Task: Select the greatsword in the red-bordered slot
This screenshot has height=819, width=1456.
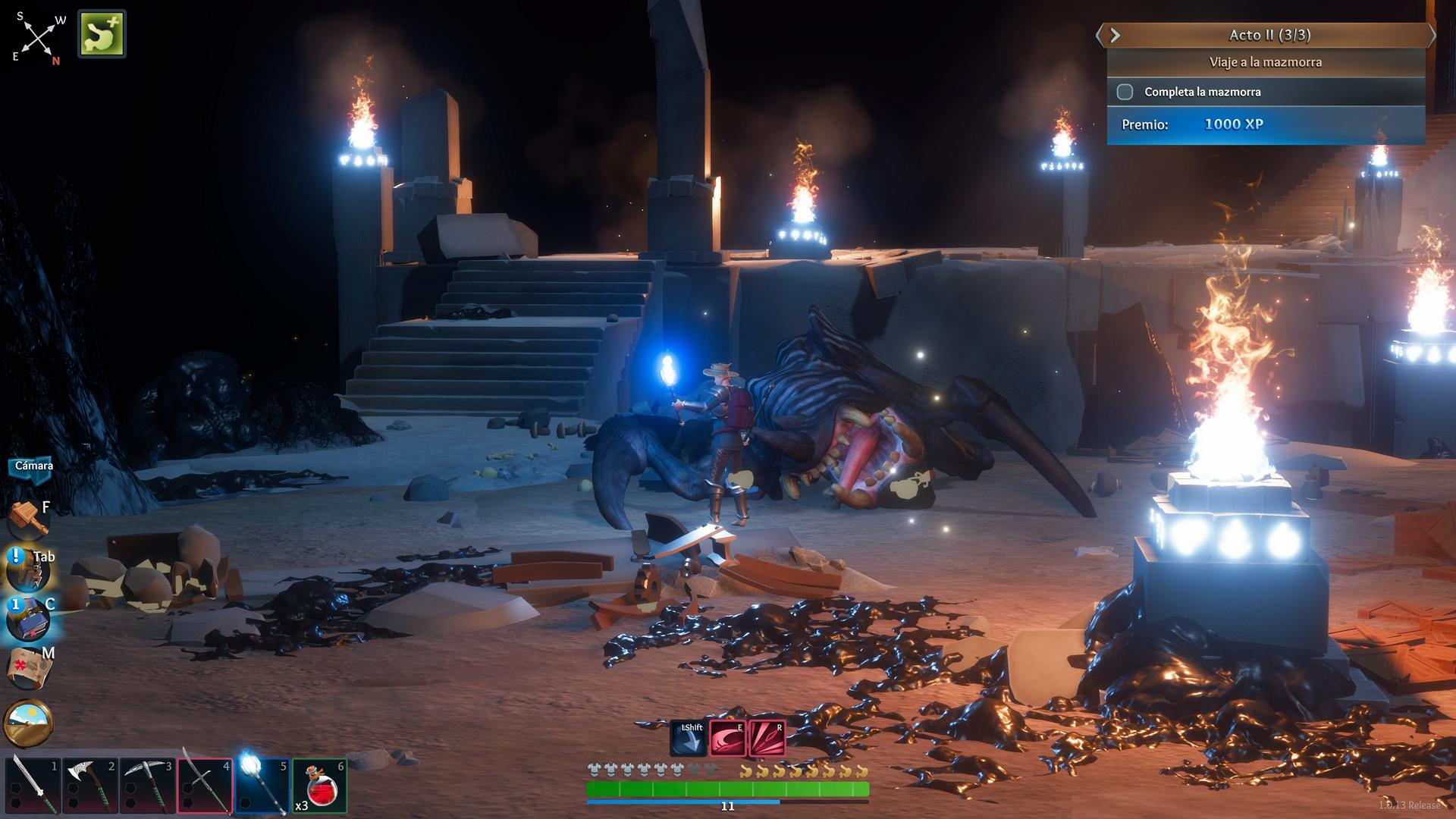Action: tap(205, 786)
